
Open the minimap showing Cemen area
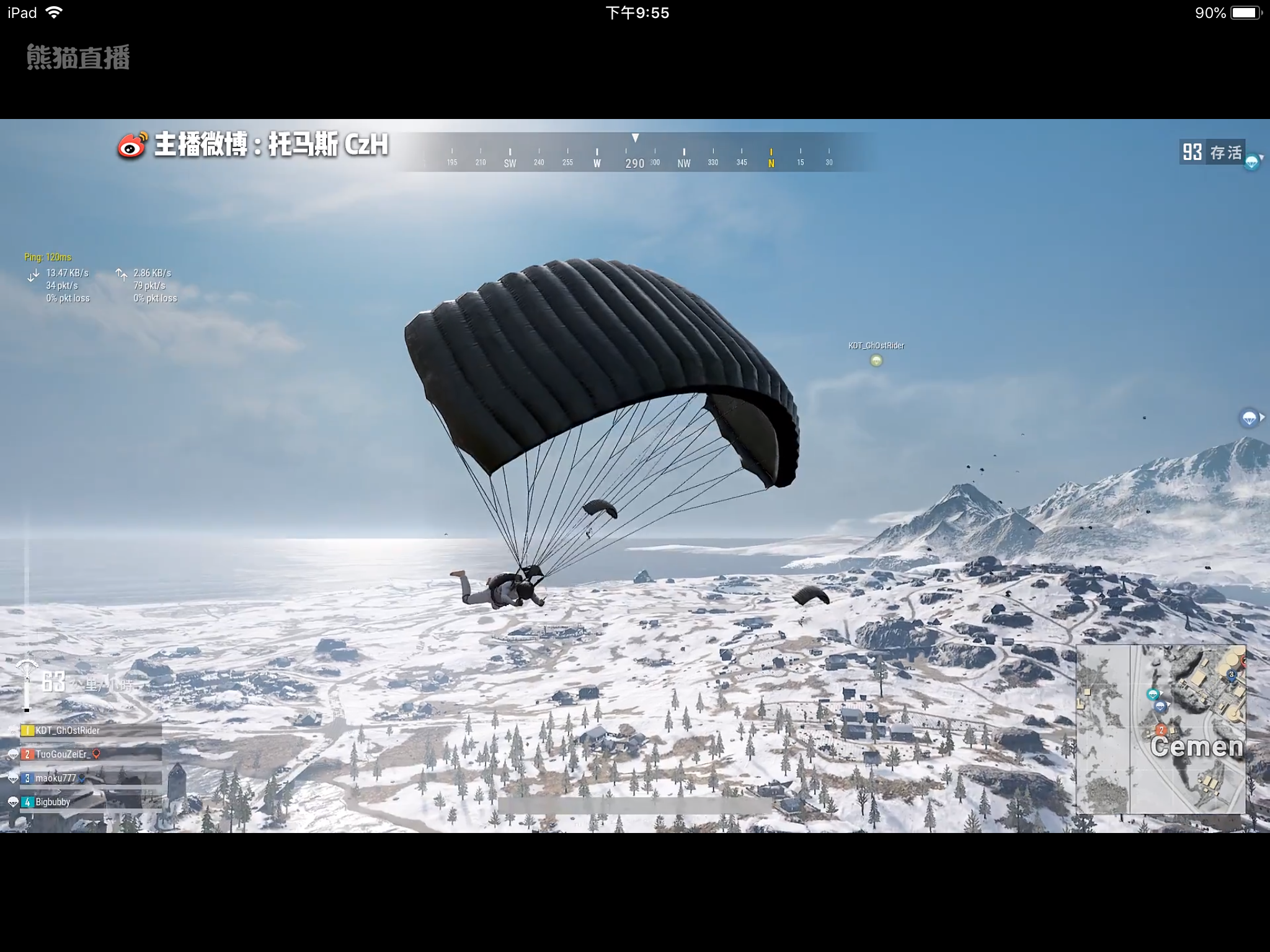(1160, 729)
